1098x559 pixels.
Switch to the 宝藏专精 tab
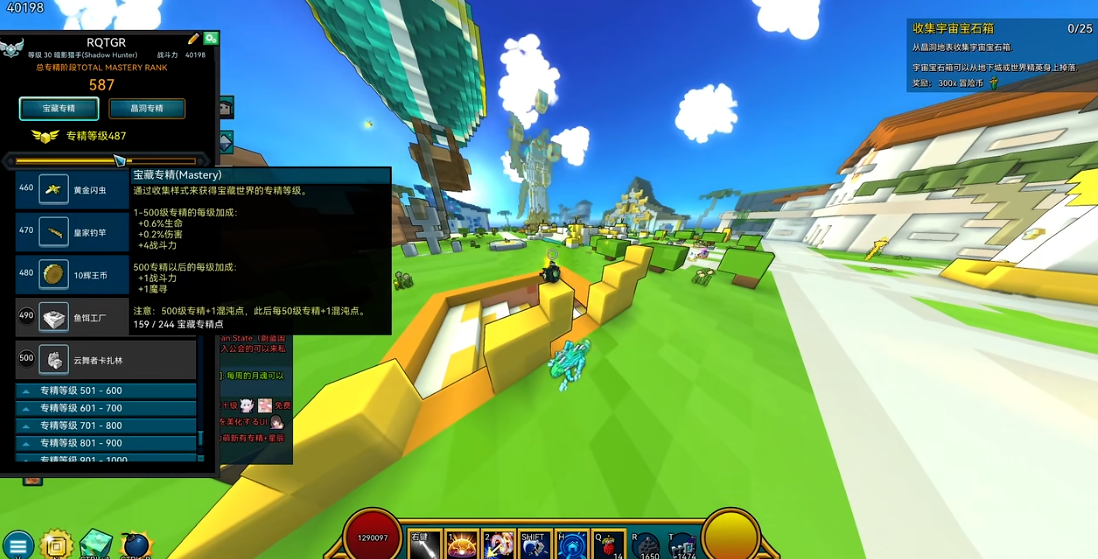point(59,108)
